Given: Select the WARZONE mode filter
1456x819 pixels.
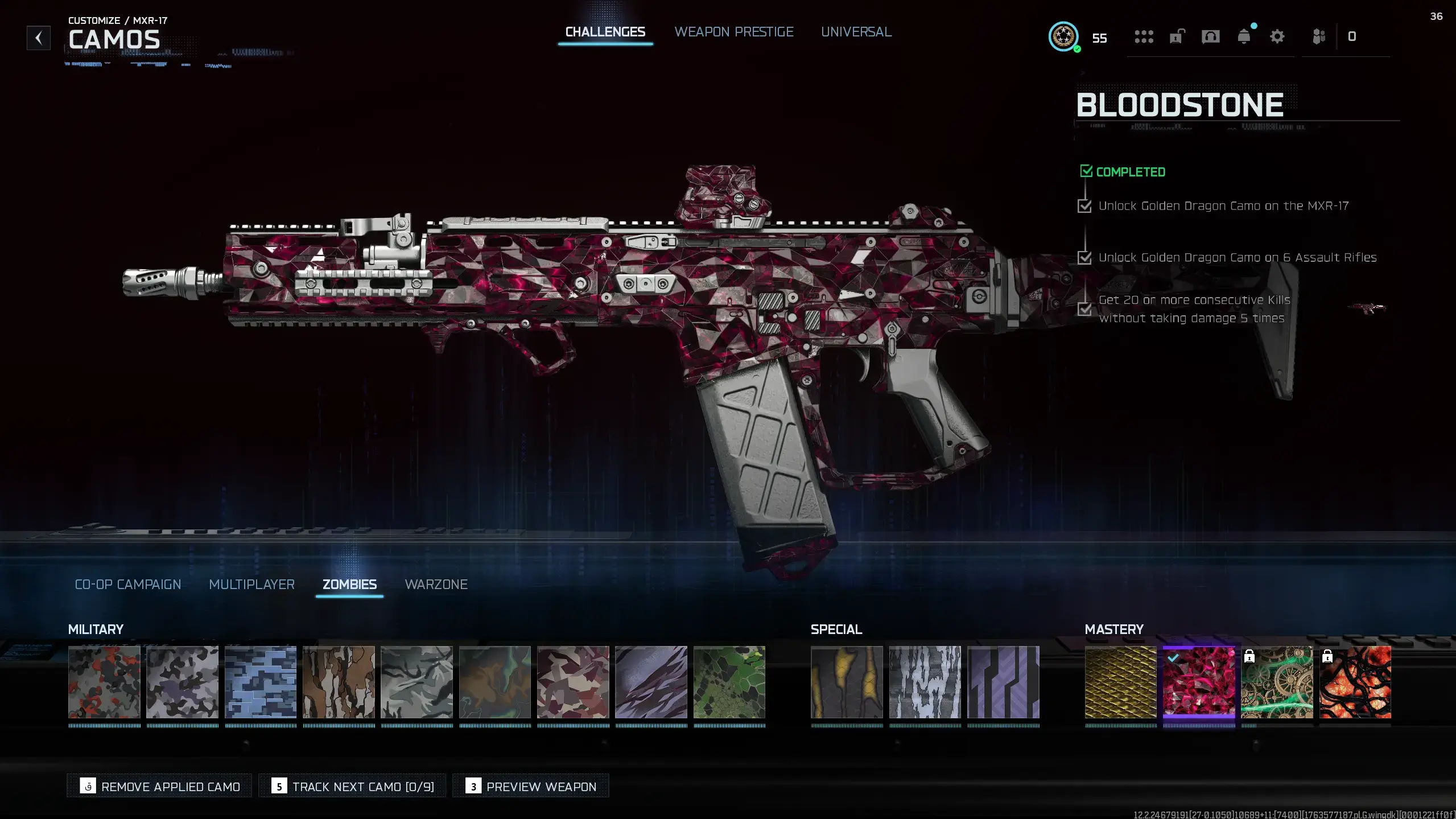Looking at the screenshot, I should tap(436, 585).
